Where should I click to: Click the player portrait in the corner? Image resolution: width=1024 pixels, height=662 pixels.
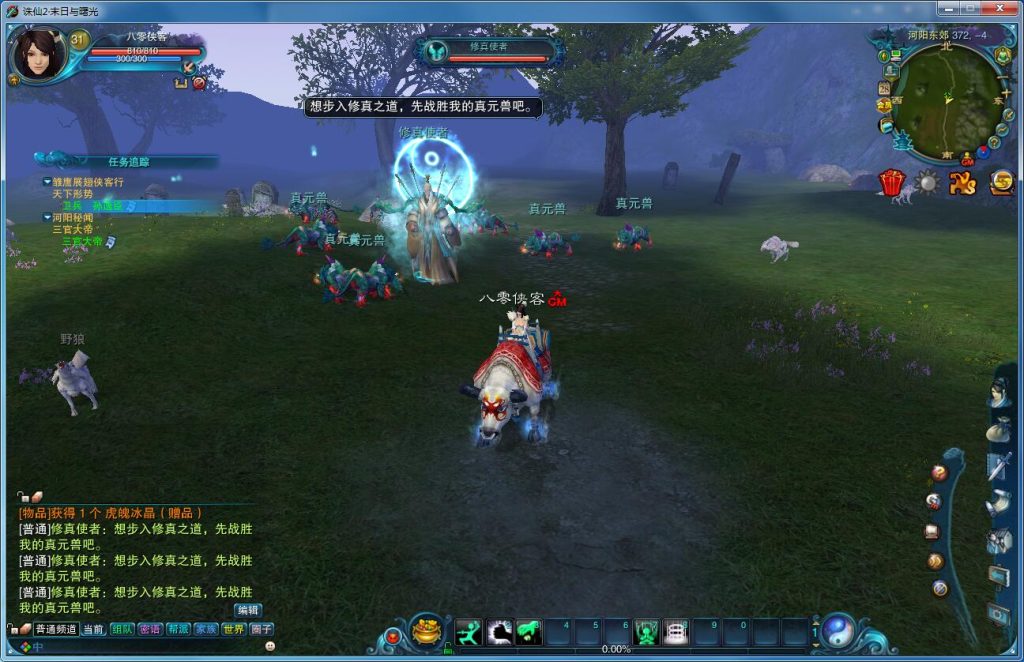click(x=37, y=53)
